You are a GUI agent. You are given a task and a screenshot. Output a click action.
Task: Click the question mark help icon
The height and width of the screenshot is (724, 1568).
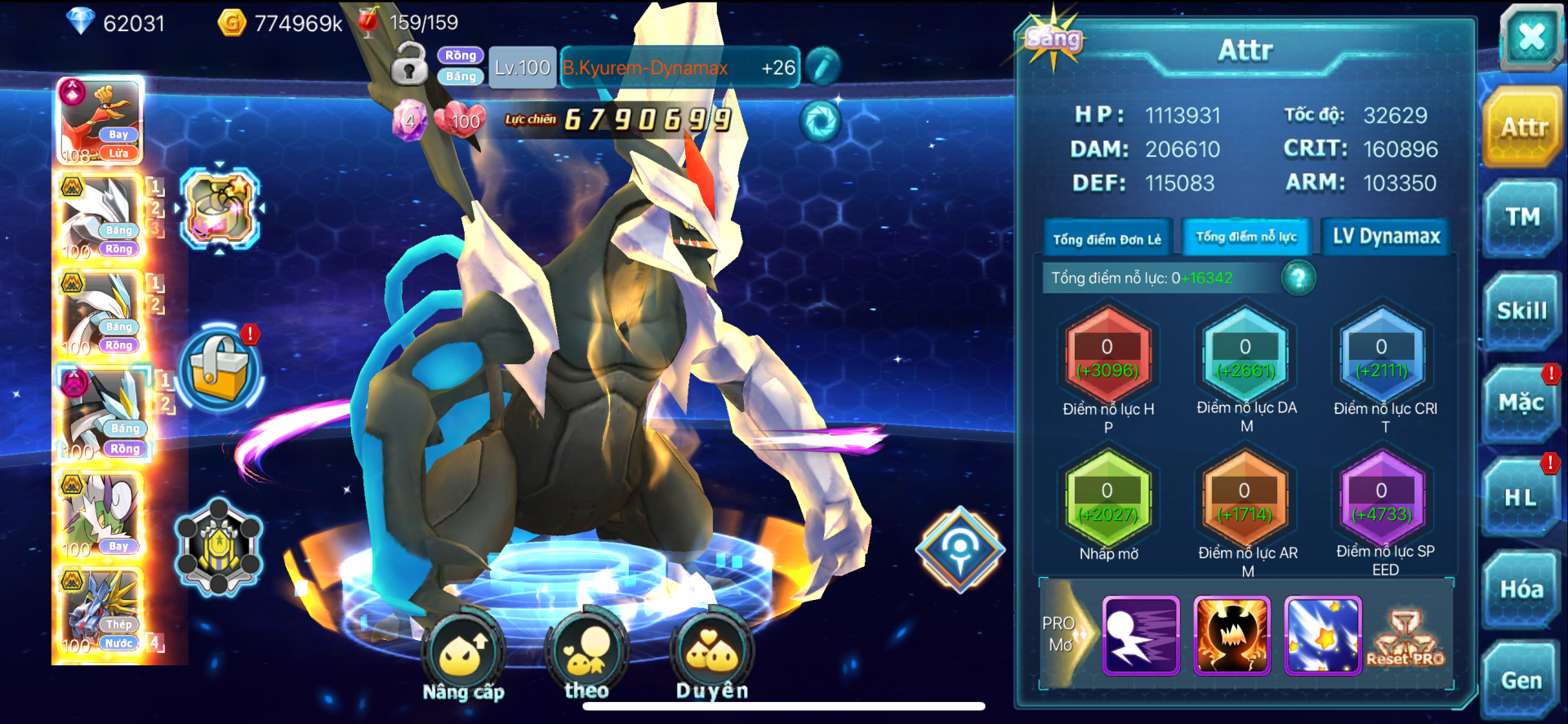click(x=1298, y=278)
